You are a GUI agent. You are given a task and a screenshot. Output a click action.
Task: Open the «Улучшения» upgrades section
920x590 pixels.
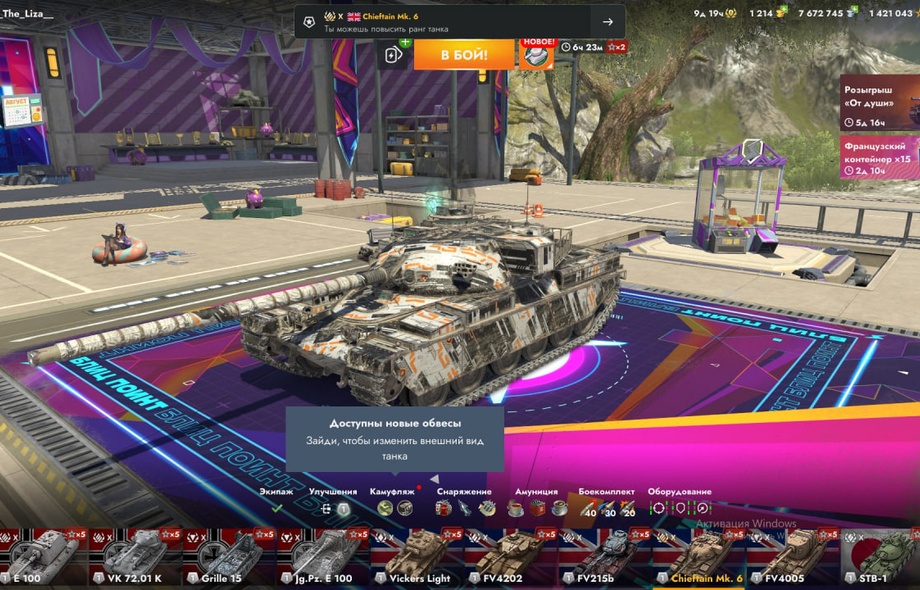click(333, 501)
